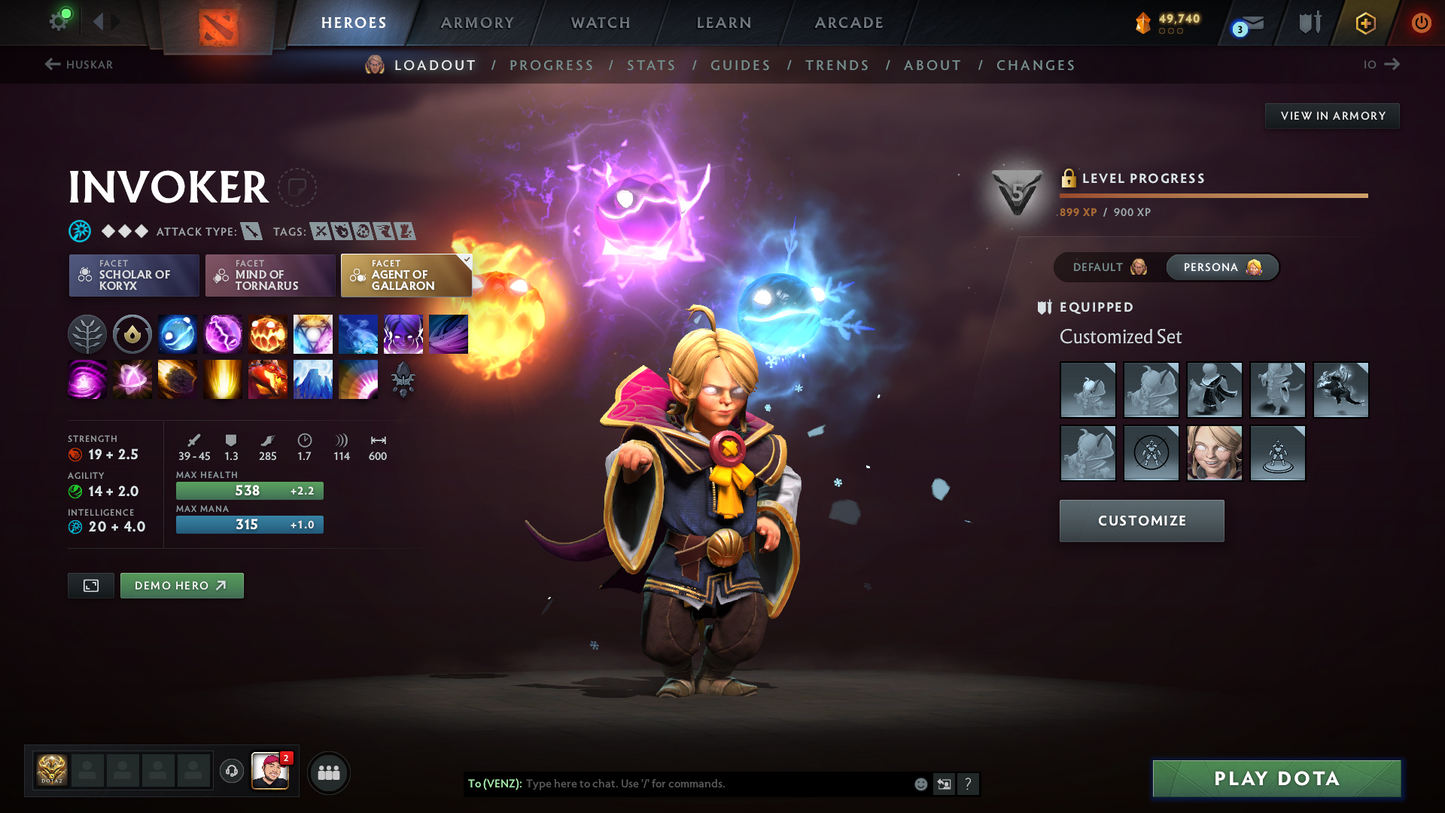The image size is (1445, 813).
Task: Open Dota Plus via the gold plus icon
Action: [1366, 23]
